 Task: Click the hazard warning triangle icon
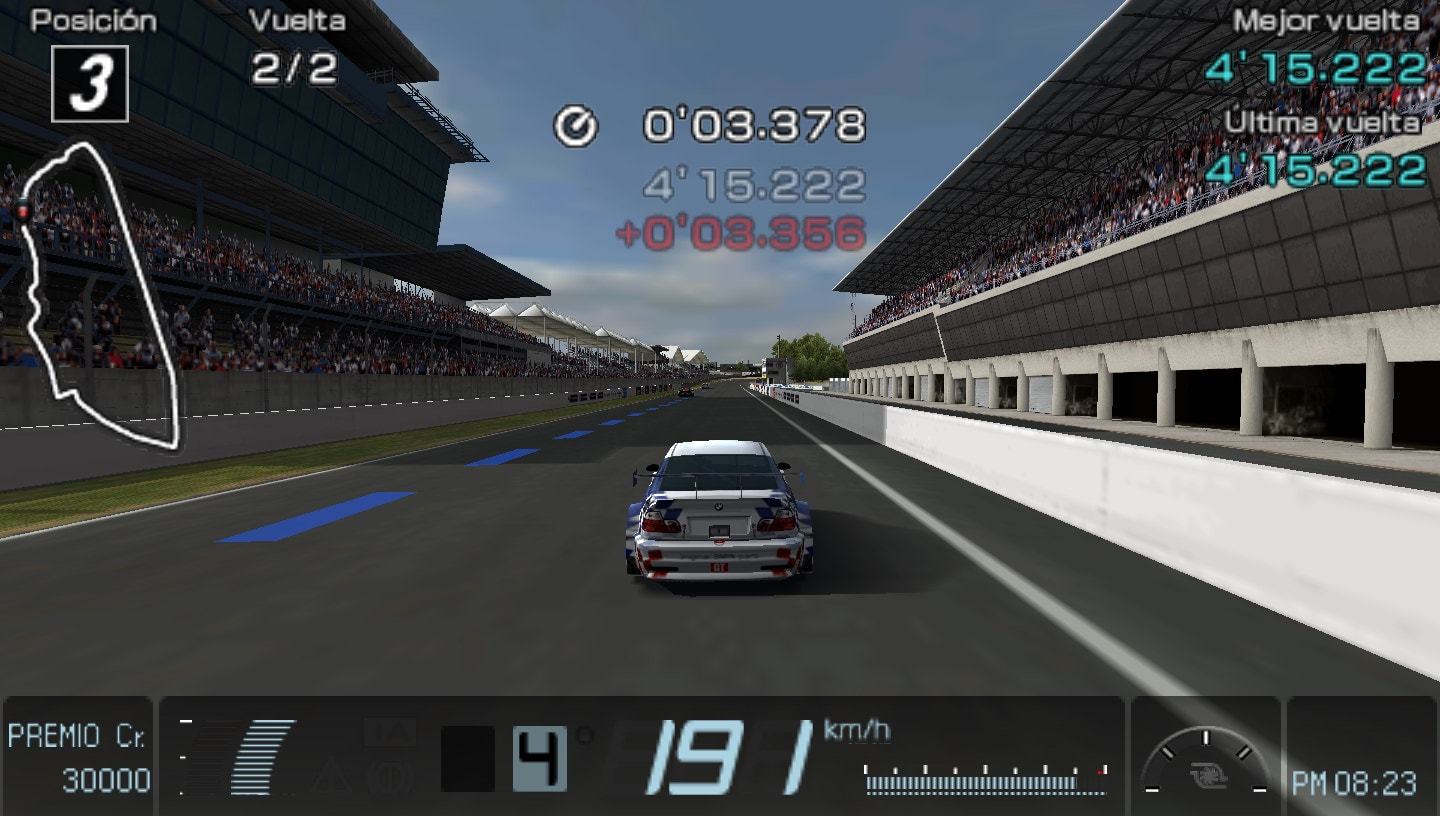[333, 772]
